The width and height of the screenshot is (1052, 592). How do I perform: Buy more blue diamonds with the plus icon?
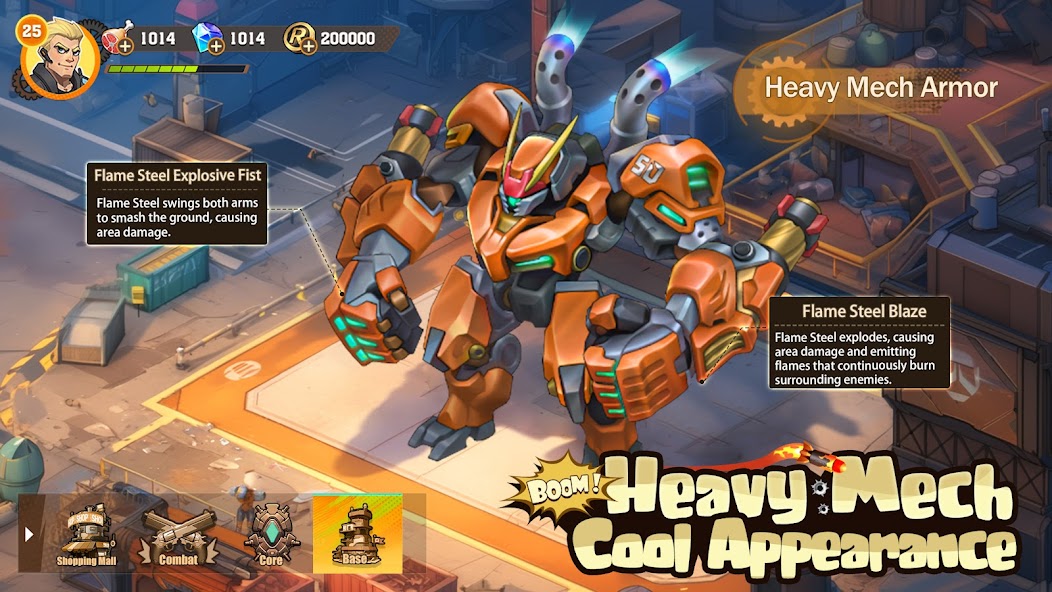pyautogui.click(x=216, y=46)
